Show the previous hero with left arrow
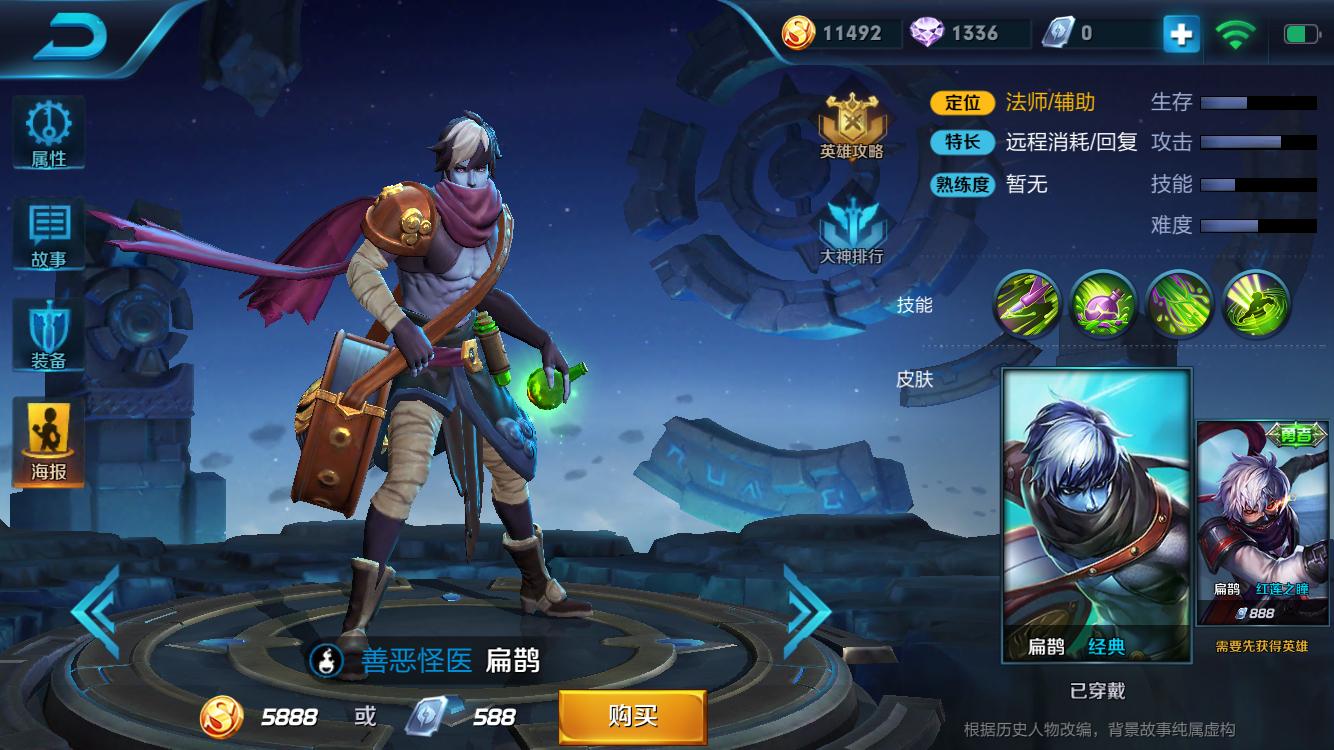This screenshot has width=1334, height=750. click(x=97, y=612)
